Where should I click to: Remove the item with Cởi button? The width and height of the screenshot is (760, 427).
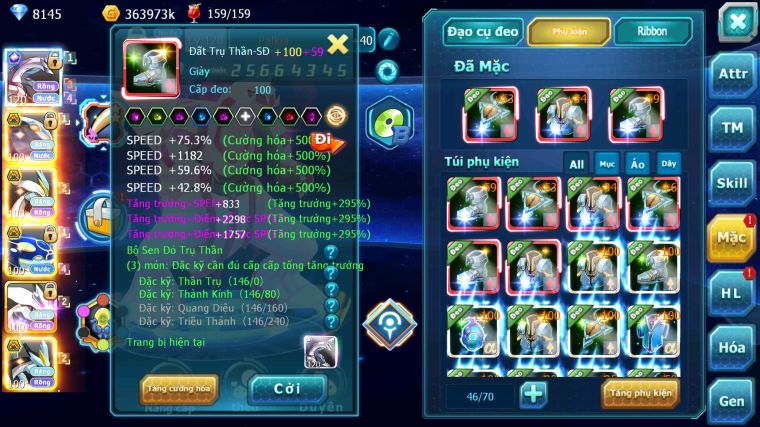[x=287, y=387]
